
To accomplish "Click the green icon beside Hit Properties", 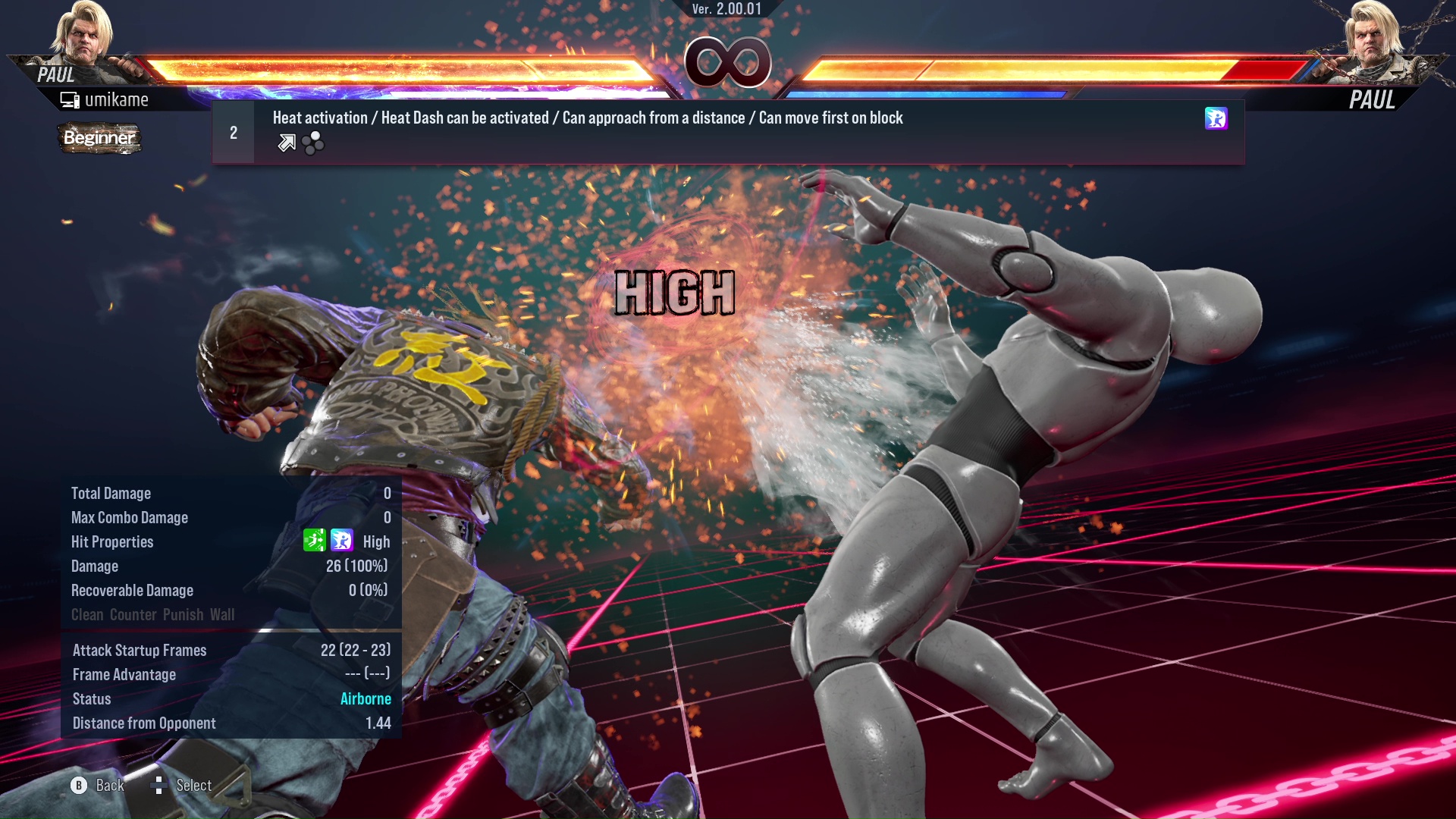I will tap(314, 541).
